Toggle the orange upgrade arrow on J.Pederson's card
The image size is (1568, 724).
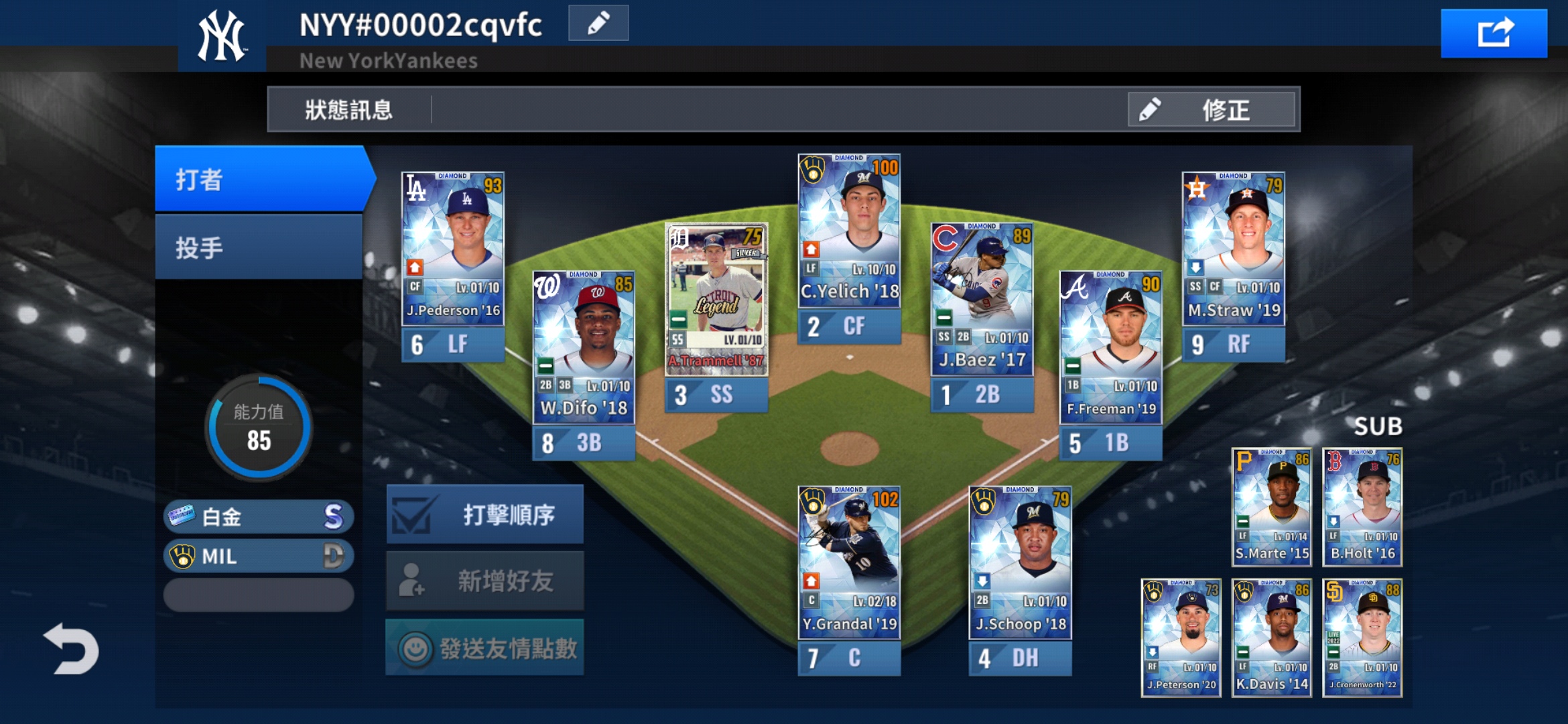pos(414,268)
